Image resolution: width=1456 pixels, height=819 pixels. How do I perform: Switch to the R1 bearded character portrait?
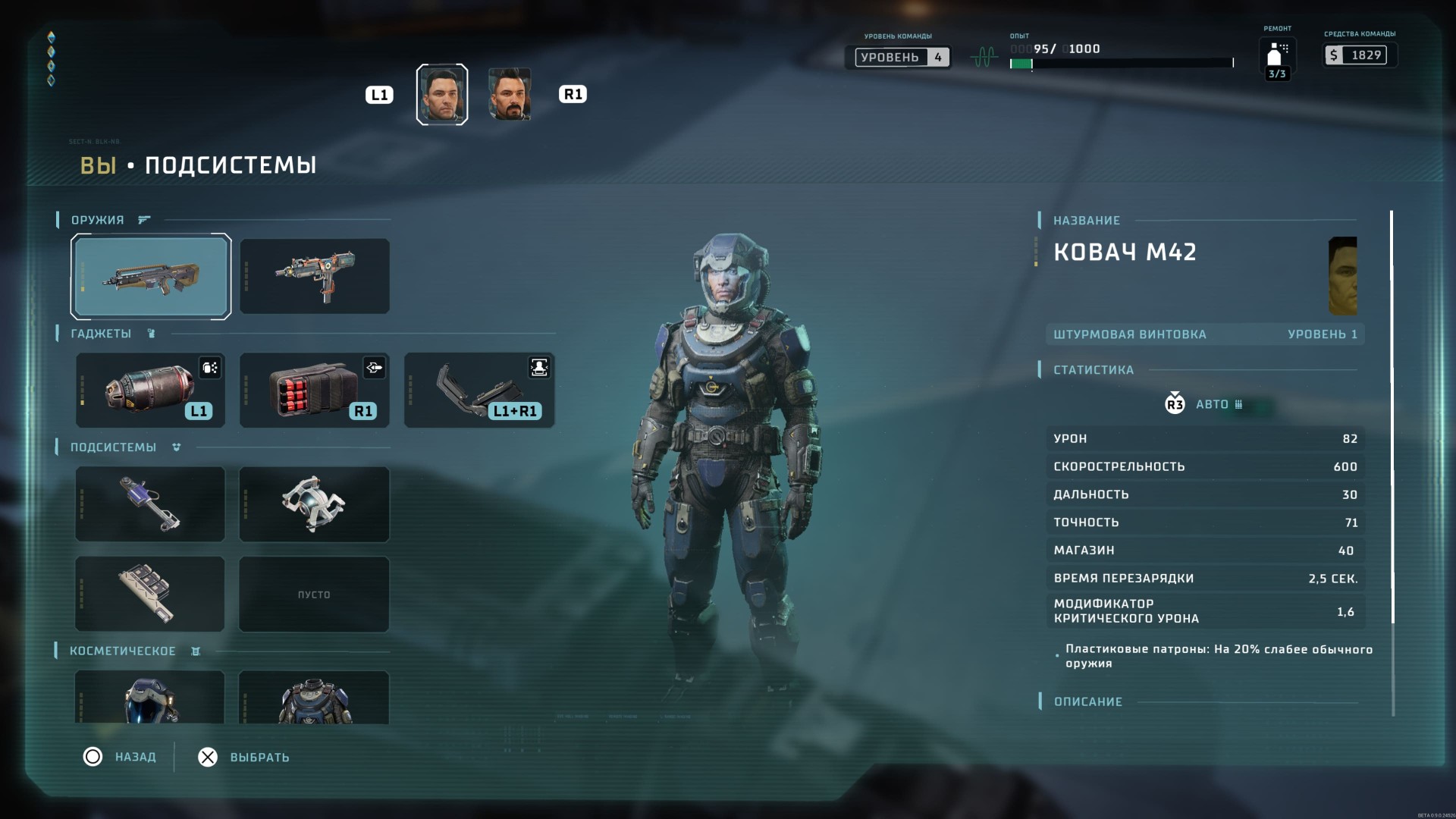(x=510, y=93)
